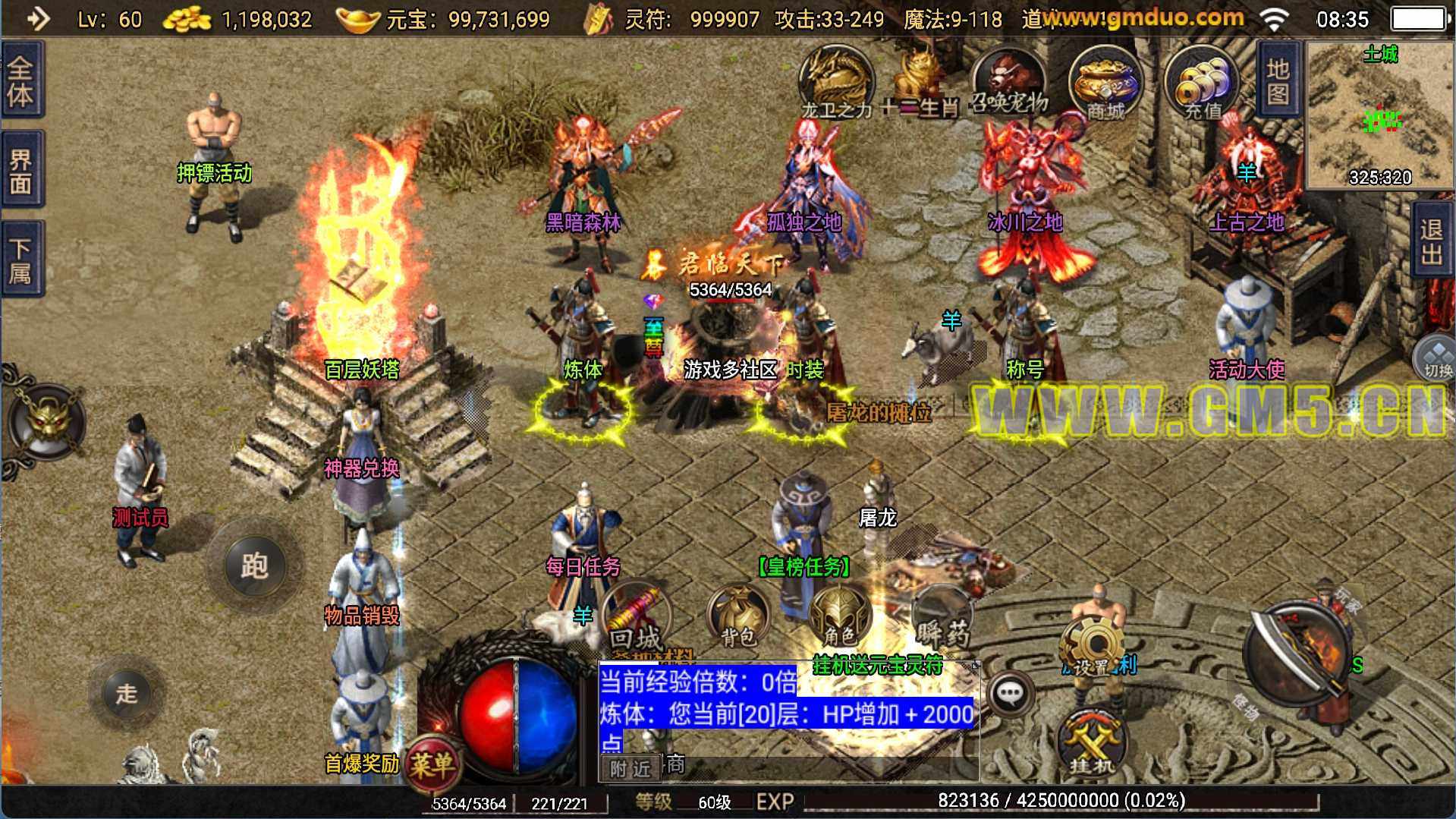The image size is (1456, 819).
Task: Open the chat speech bubble
Action: pos(1011,692)
